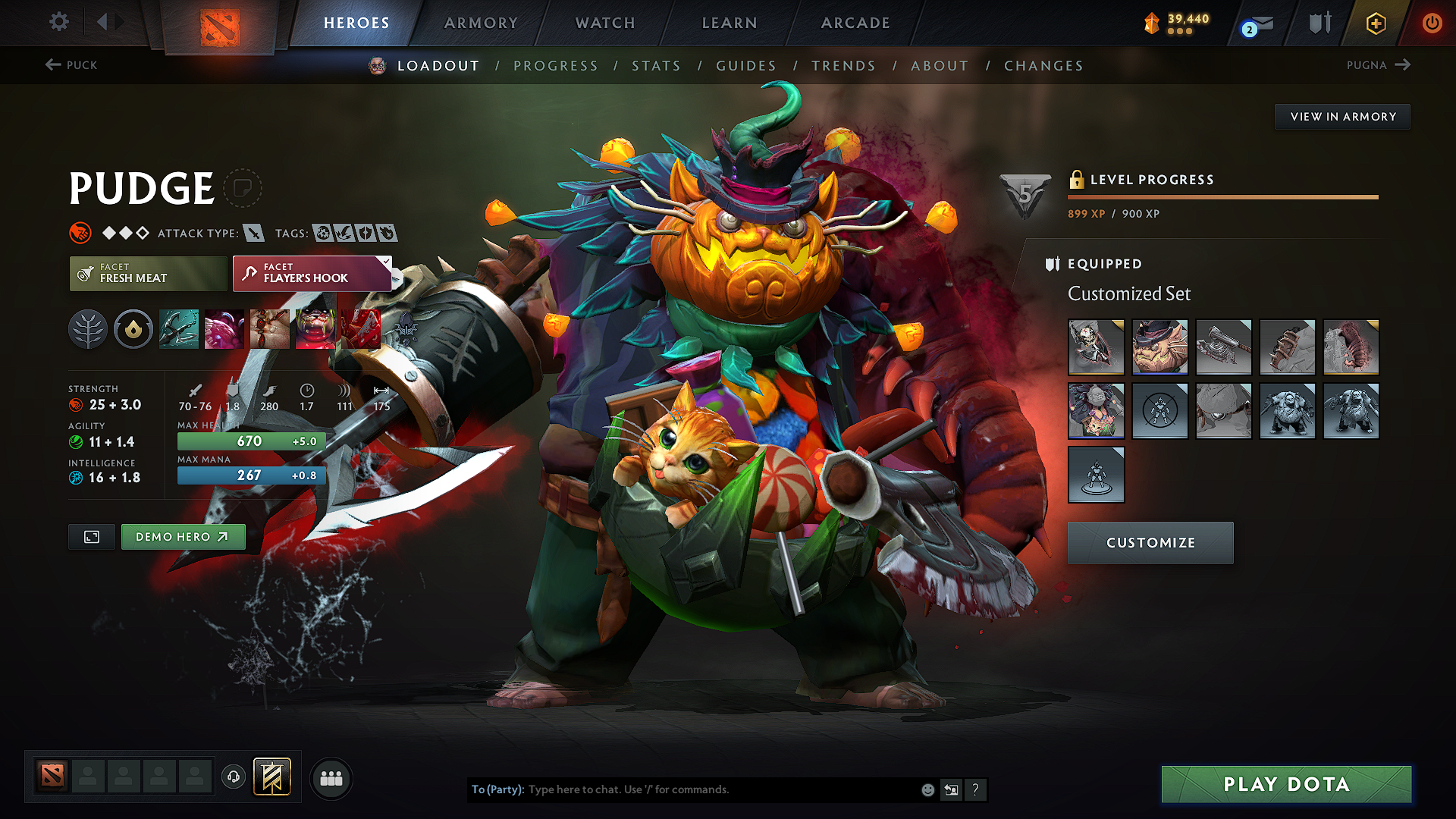The width and height of the screenshot is (1456, 819).
Task: Click the voice chat headset icon
Action: (x=233, y=778)
